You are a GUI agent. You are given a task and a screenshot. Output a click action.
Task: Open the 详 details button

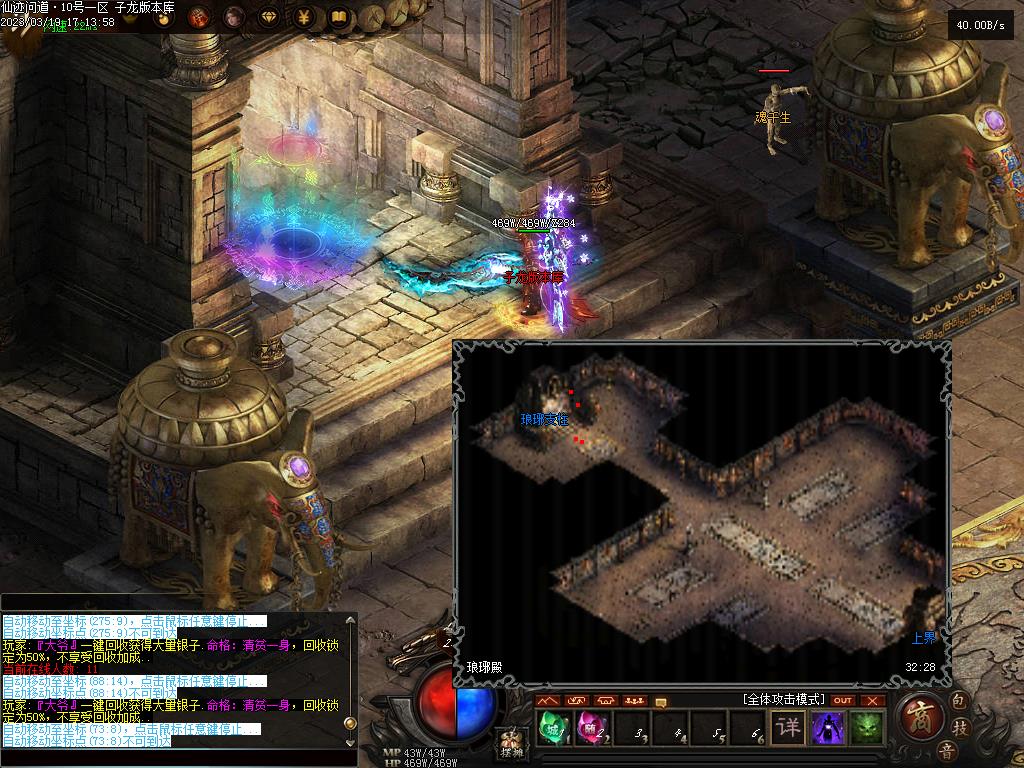click(x=788, y=728)
